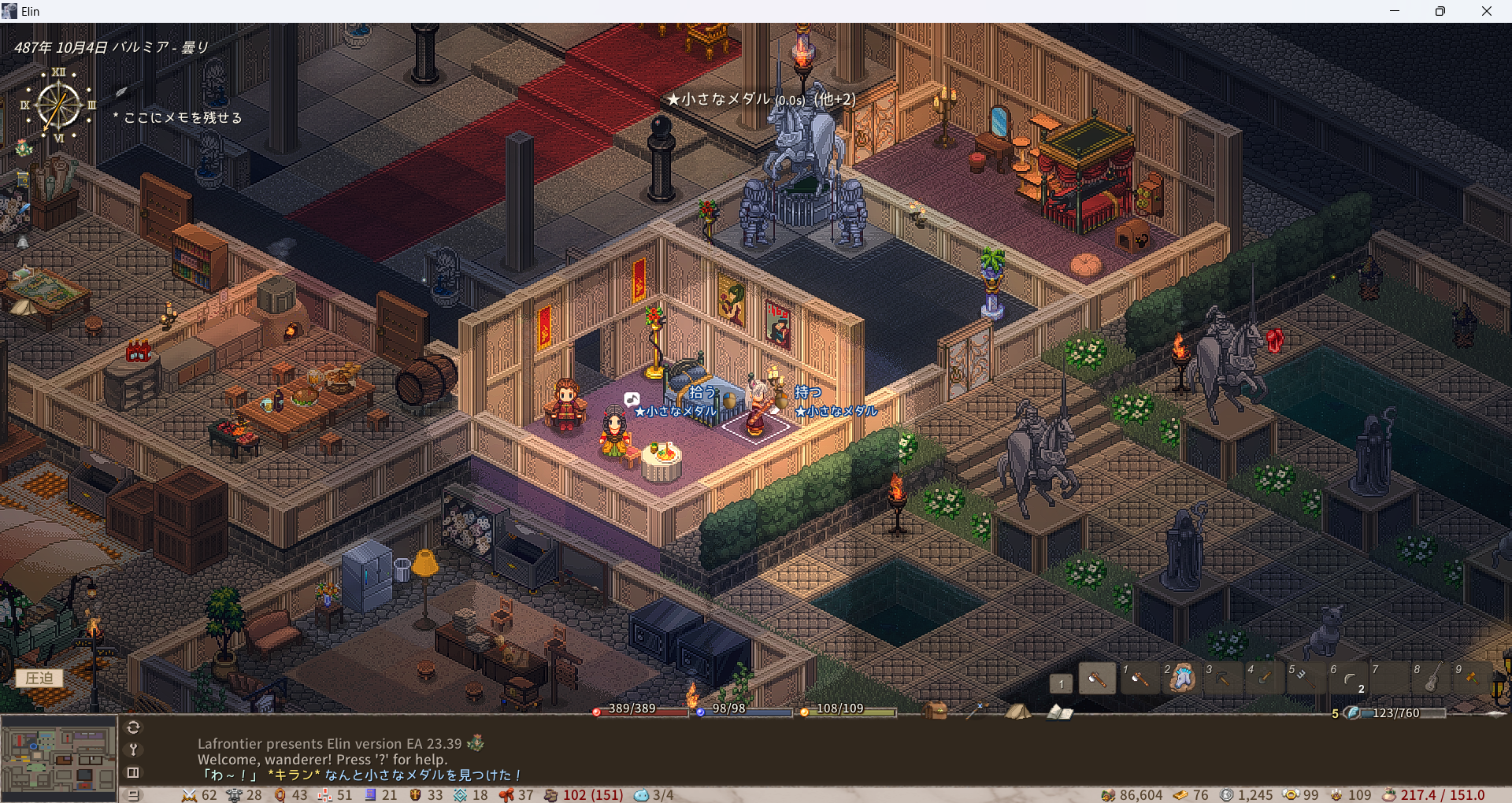
Task: Open the backpack inventory icon
Action: (x=936, y=711)
